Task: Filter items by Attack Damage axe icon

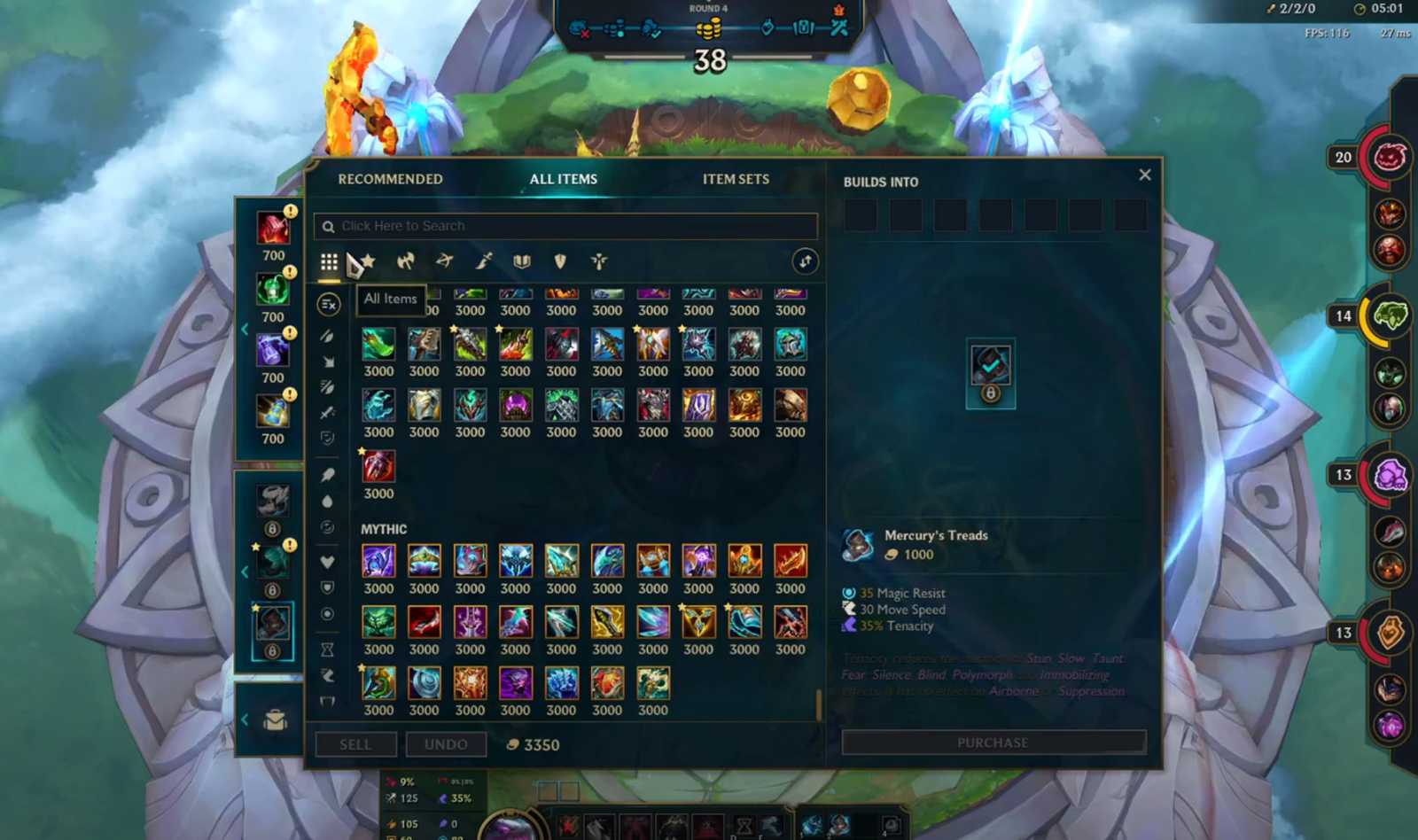Action: click(405, 261)
